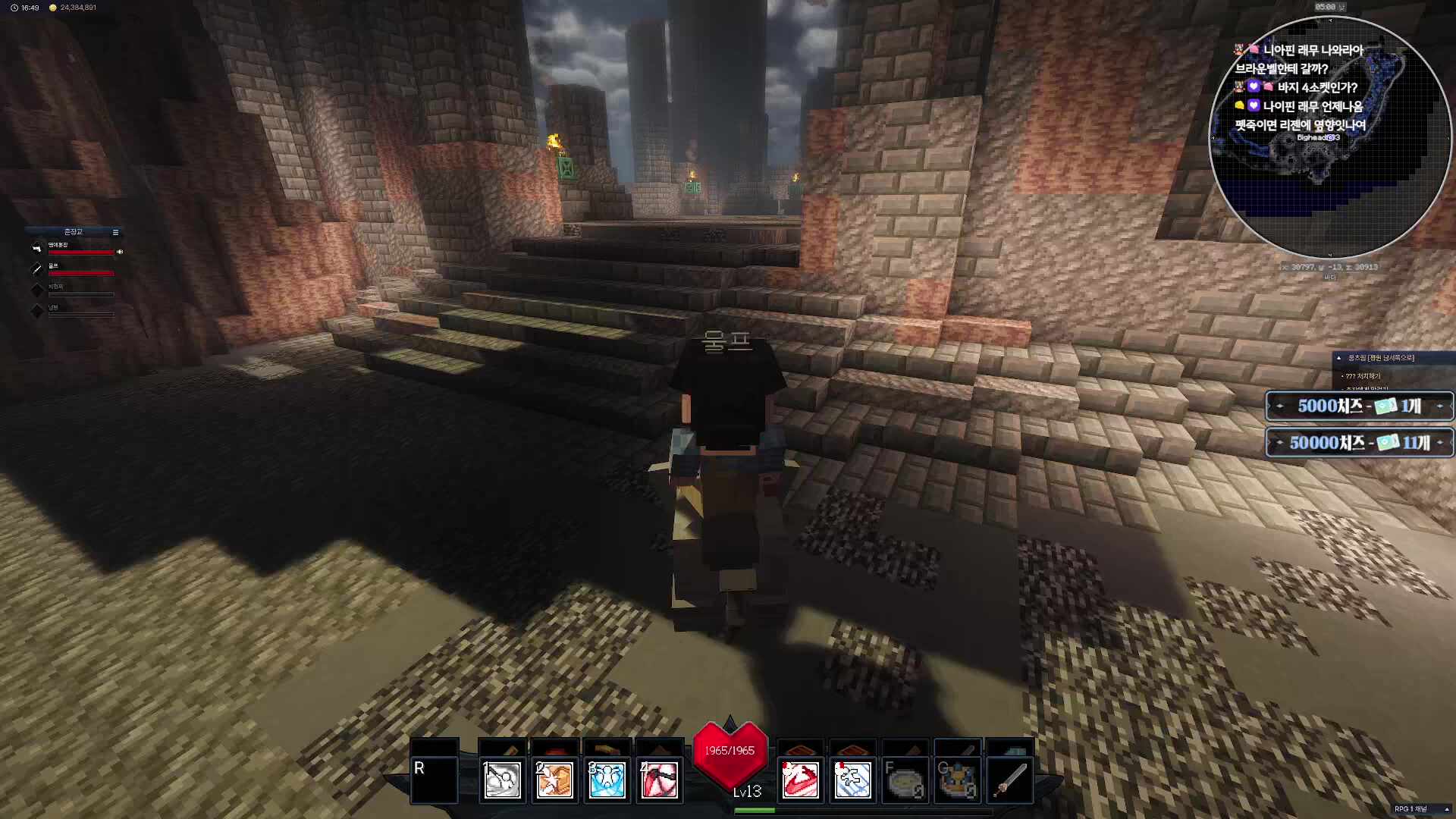Trigger the blue aura skill in slot 3
Screen dimensions: 1456x819
pyautogui.click(x=607, y=780)
